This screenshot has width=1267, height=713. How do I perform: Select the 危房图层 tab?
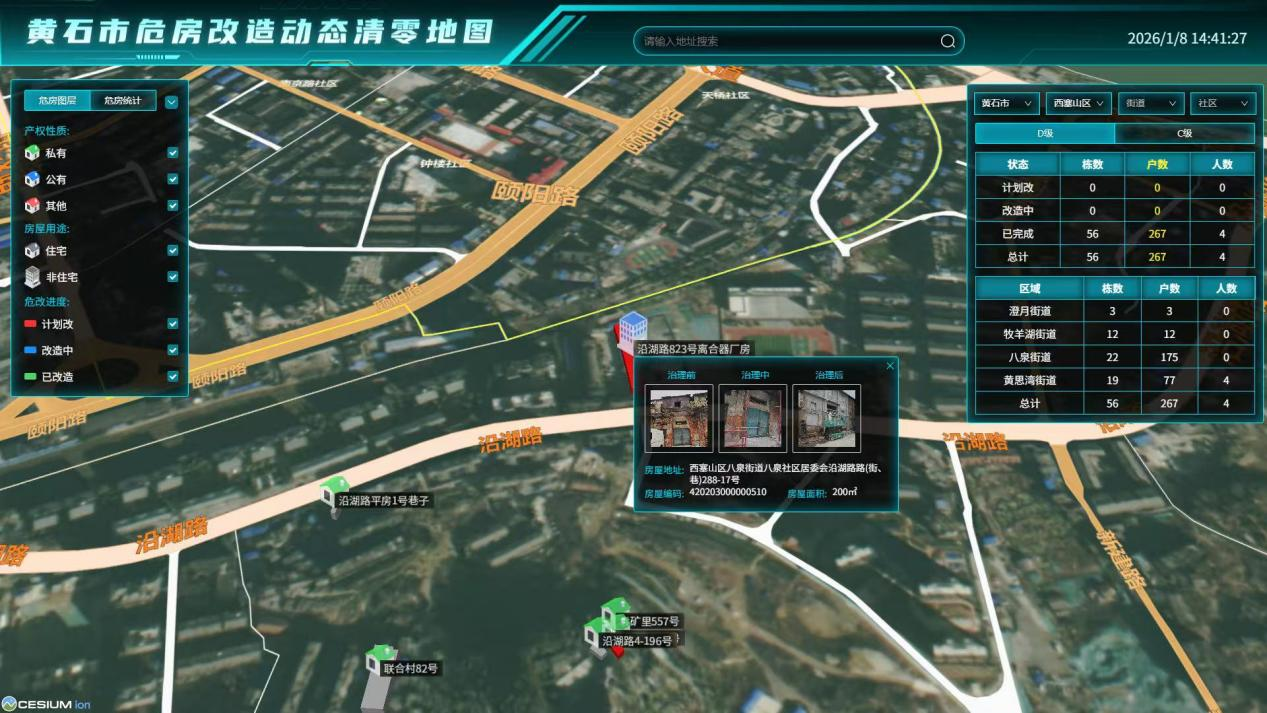57,100
